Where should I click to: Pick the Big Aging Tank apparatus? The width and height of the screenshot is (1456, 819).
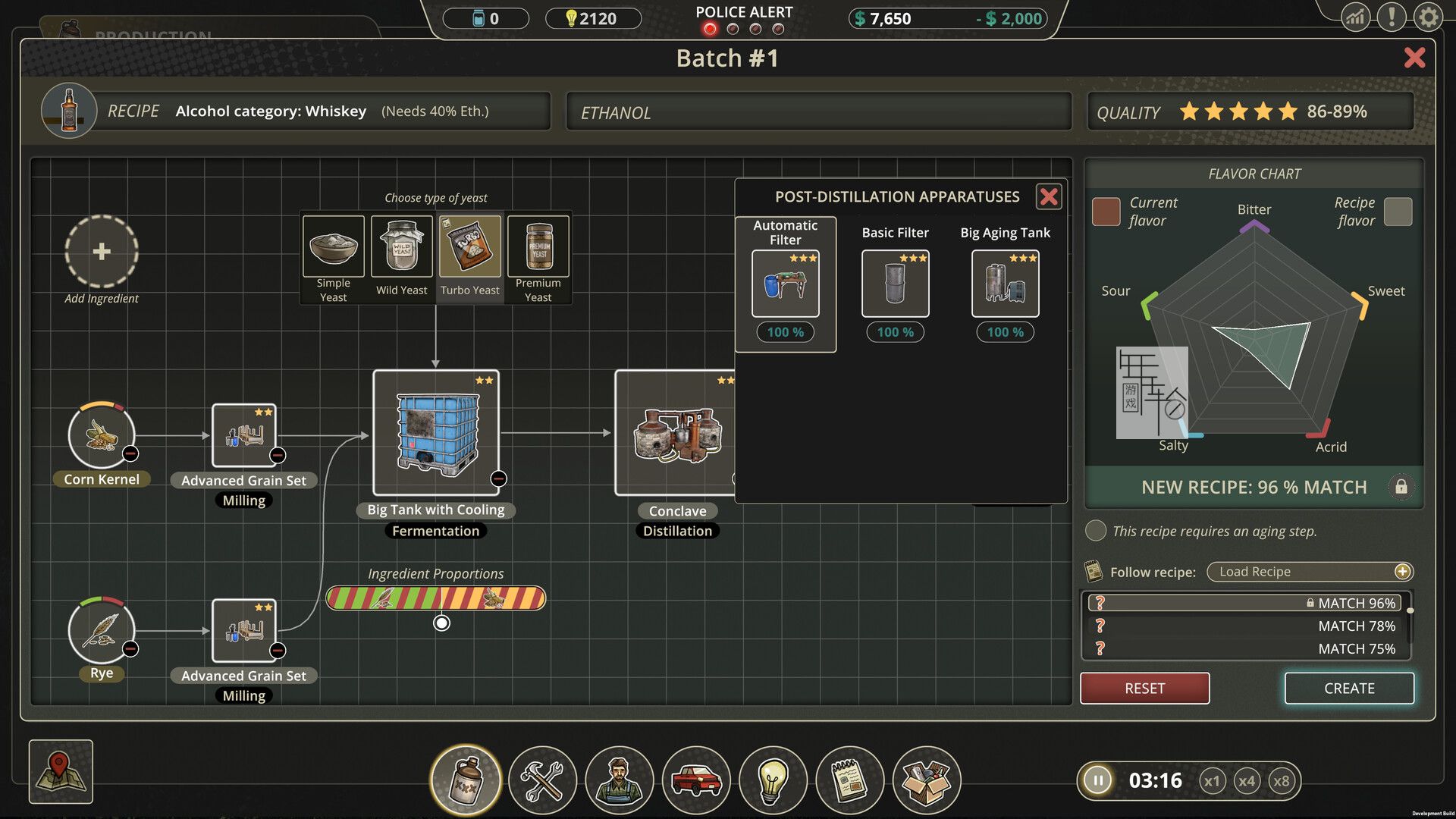click(1005, 283)
